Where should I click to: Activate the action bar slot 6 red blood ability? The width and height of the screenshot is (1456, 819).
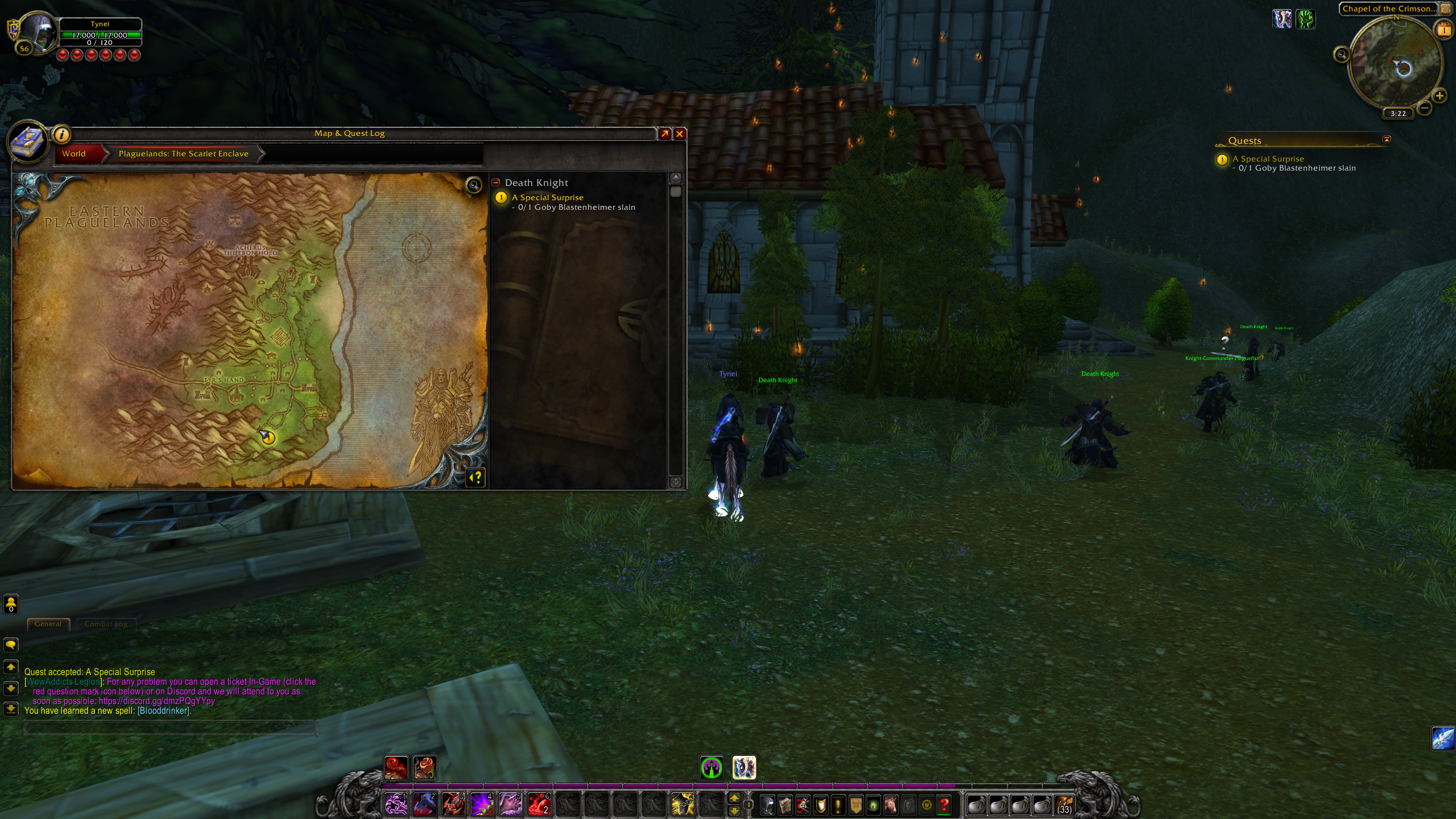(x=539, y=805)
